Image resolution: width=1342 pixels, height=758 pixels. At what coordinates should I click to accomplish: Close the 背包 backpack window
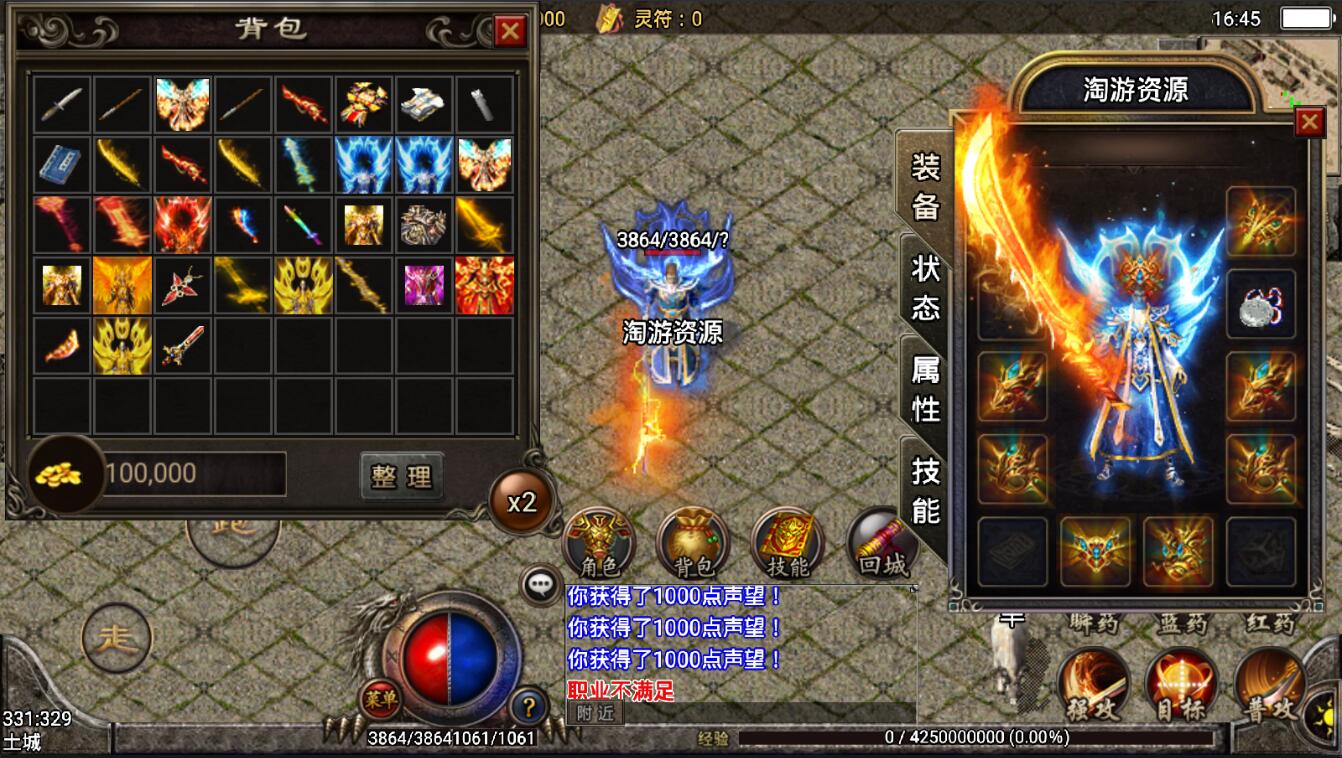pyautogui.click(x=510, y=32)
